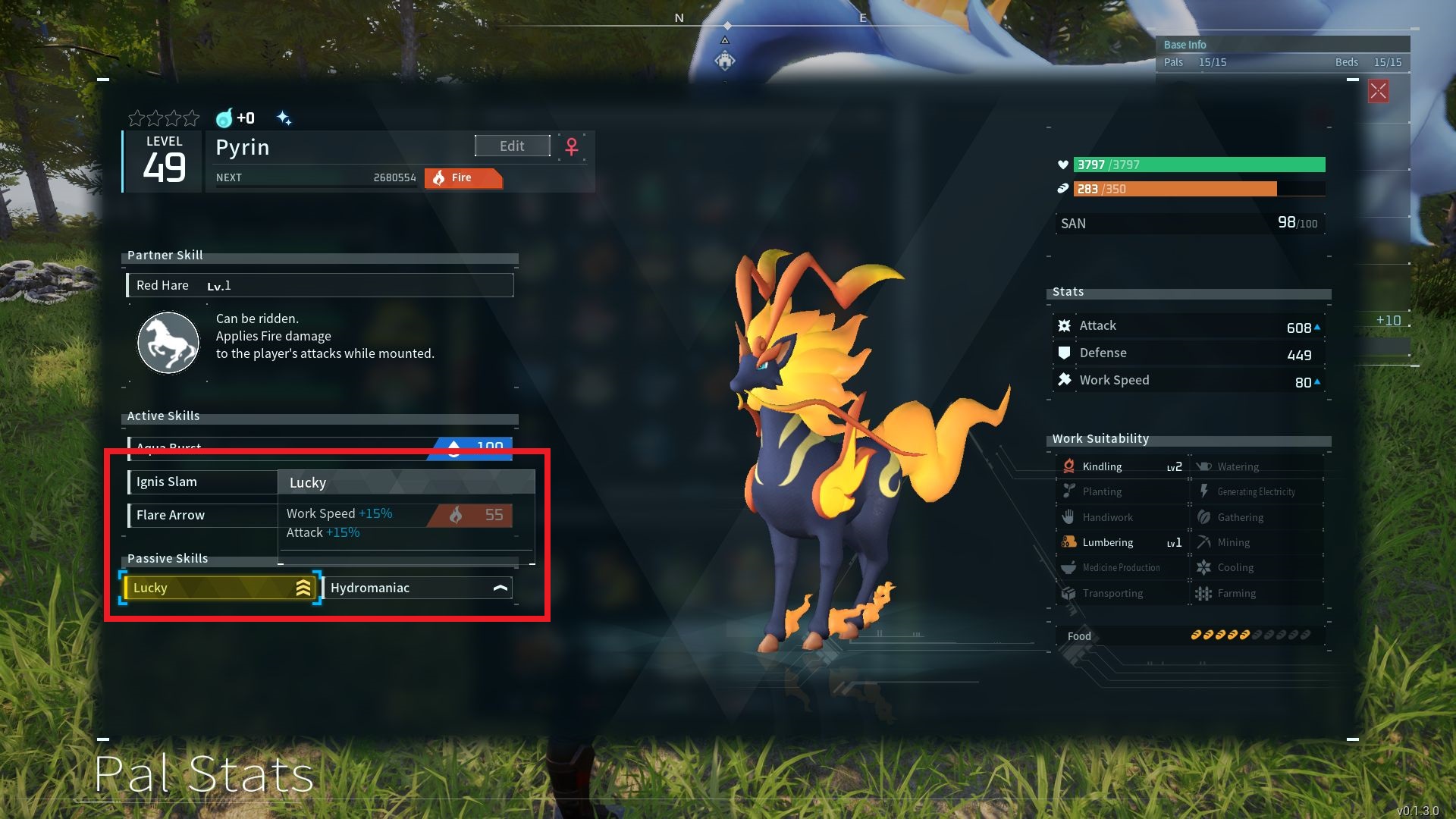1456x819 pixels.
Task: Select the Lucky passive skill
Action: (220, 588)
